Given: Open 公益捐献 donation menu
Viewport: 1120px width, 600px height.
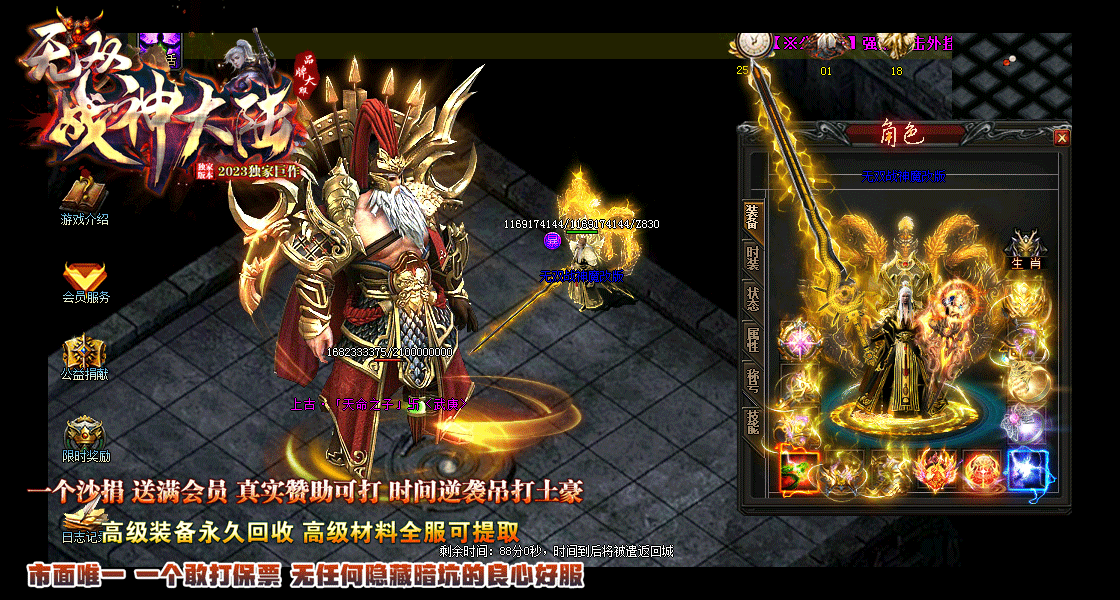Looking at the screenshot, I should (x=85, y=355).
